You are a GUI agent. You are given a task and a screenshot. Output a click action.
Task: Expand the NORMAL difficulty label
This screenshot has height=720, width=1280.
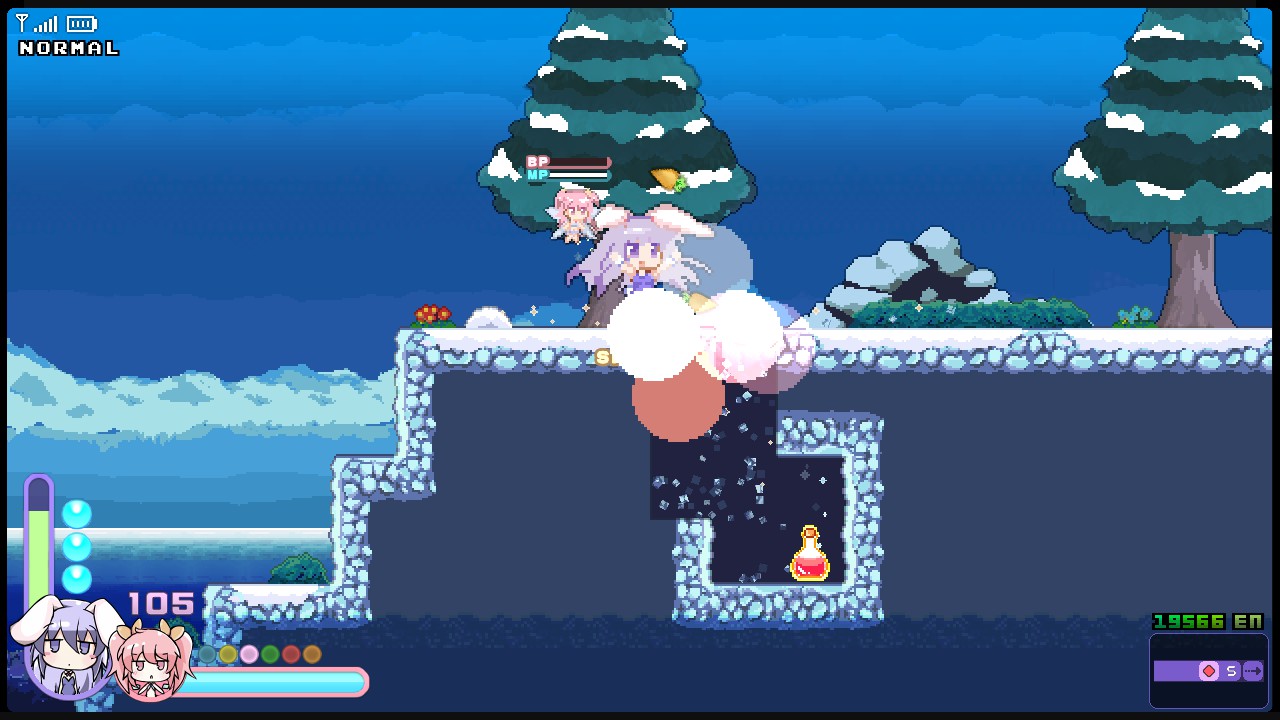point(67,47)
